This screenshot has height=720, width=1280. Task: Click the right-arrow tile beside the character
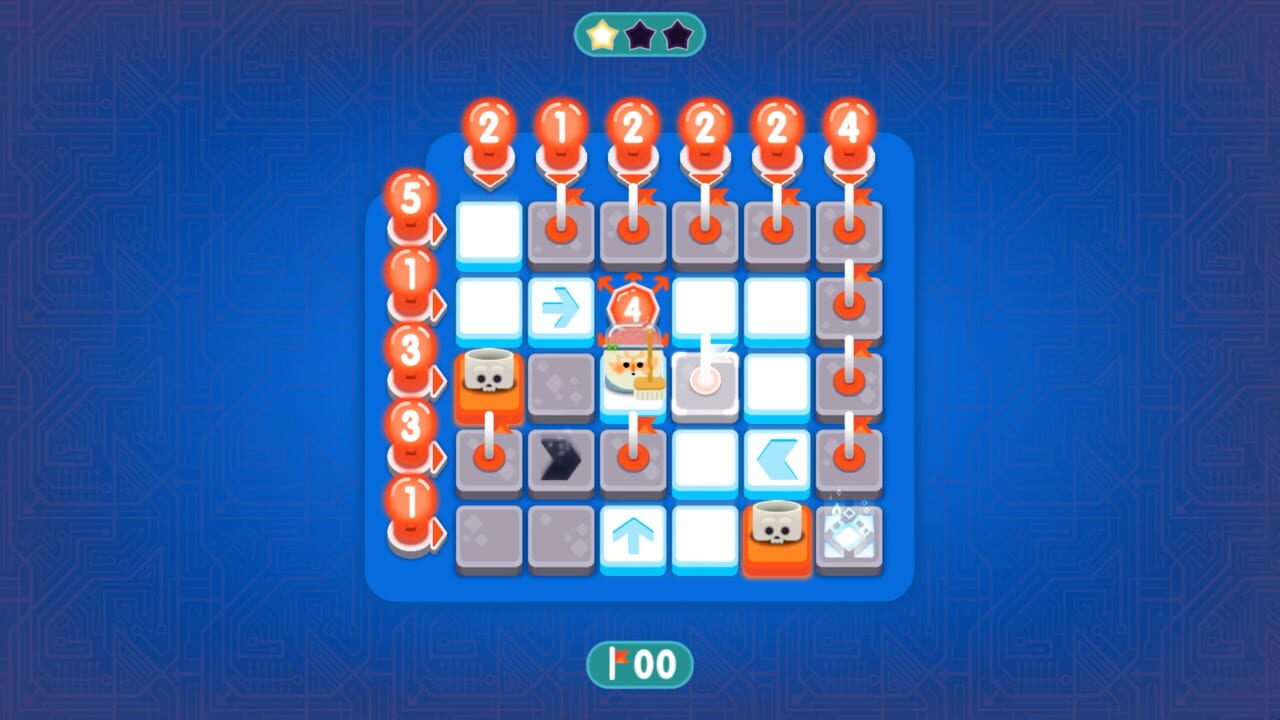[561, 307]
